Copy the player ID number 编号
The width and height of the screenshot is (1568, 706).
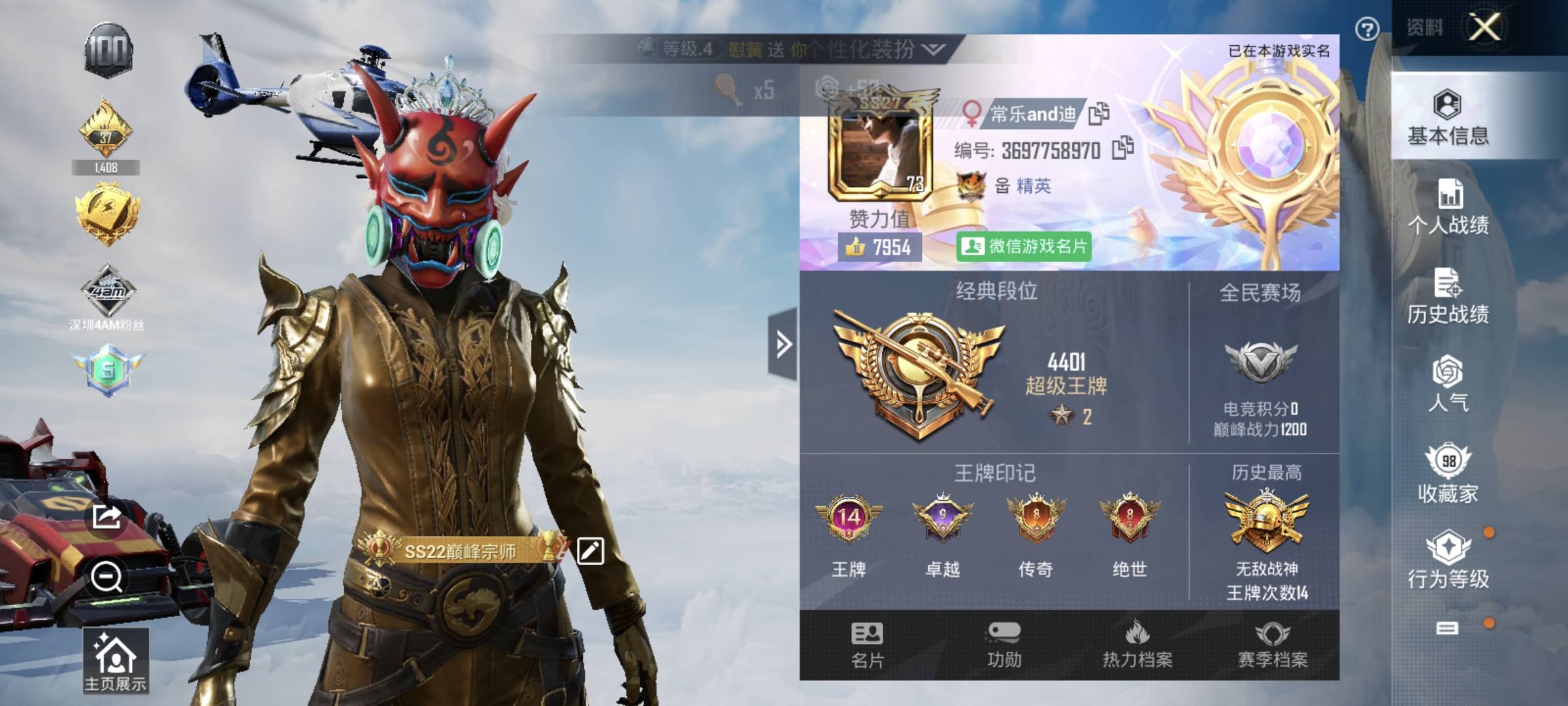tap(1122, 148)
